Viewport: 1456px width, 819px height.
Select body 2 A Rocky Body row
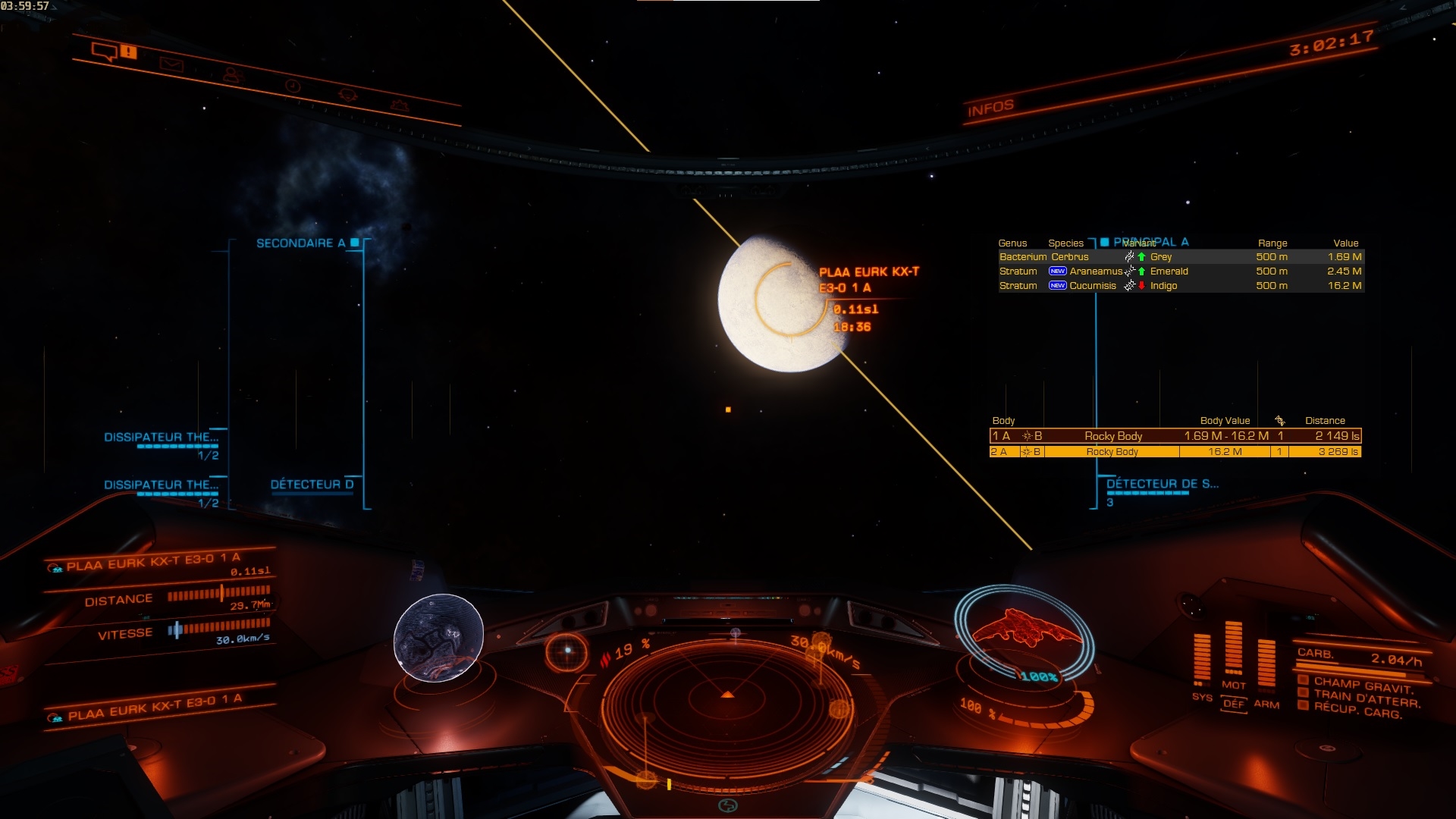[1175, 452]
